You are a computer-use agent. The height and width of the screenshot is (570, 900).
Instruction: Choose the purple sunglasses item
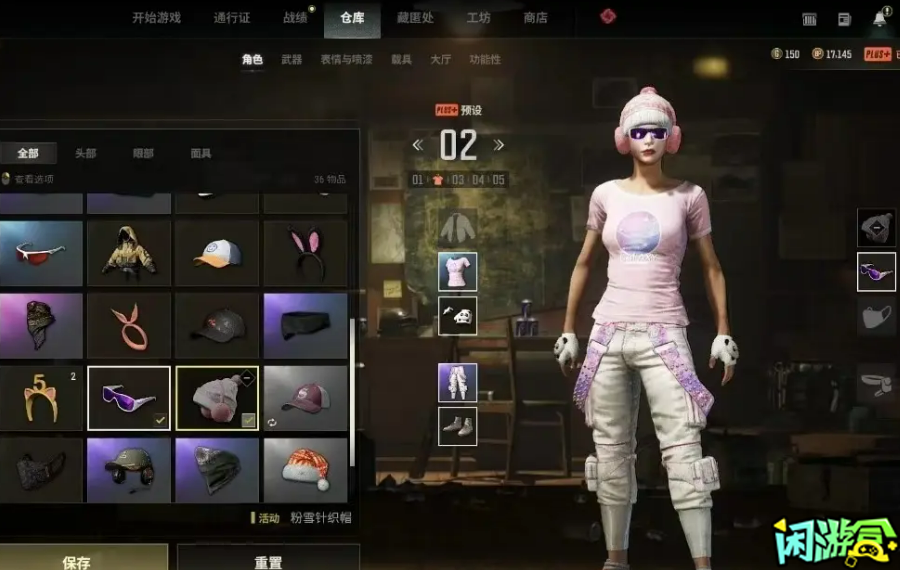pos(129,398)
